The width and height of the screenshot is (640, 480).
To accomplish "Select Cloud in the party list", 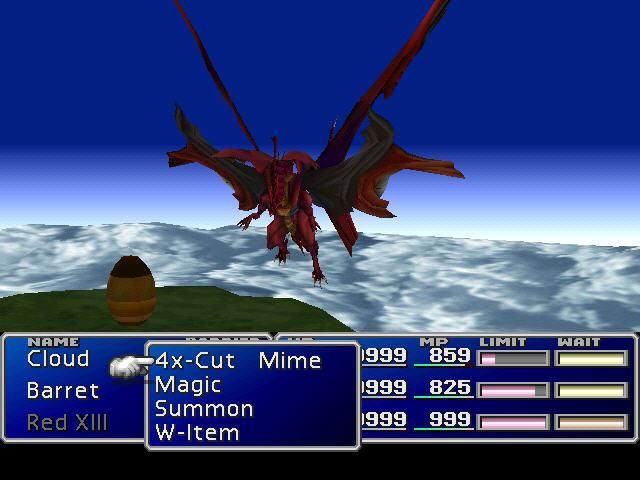I will [58, 359].
